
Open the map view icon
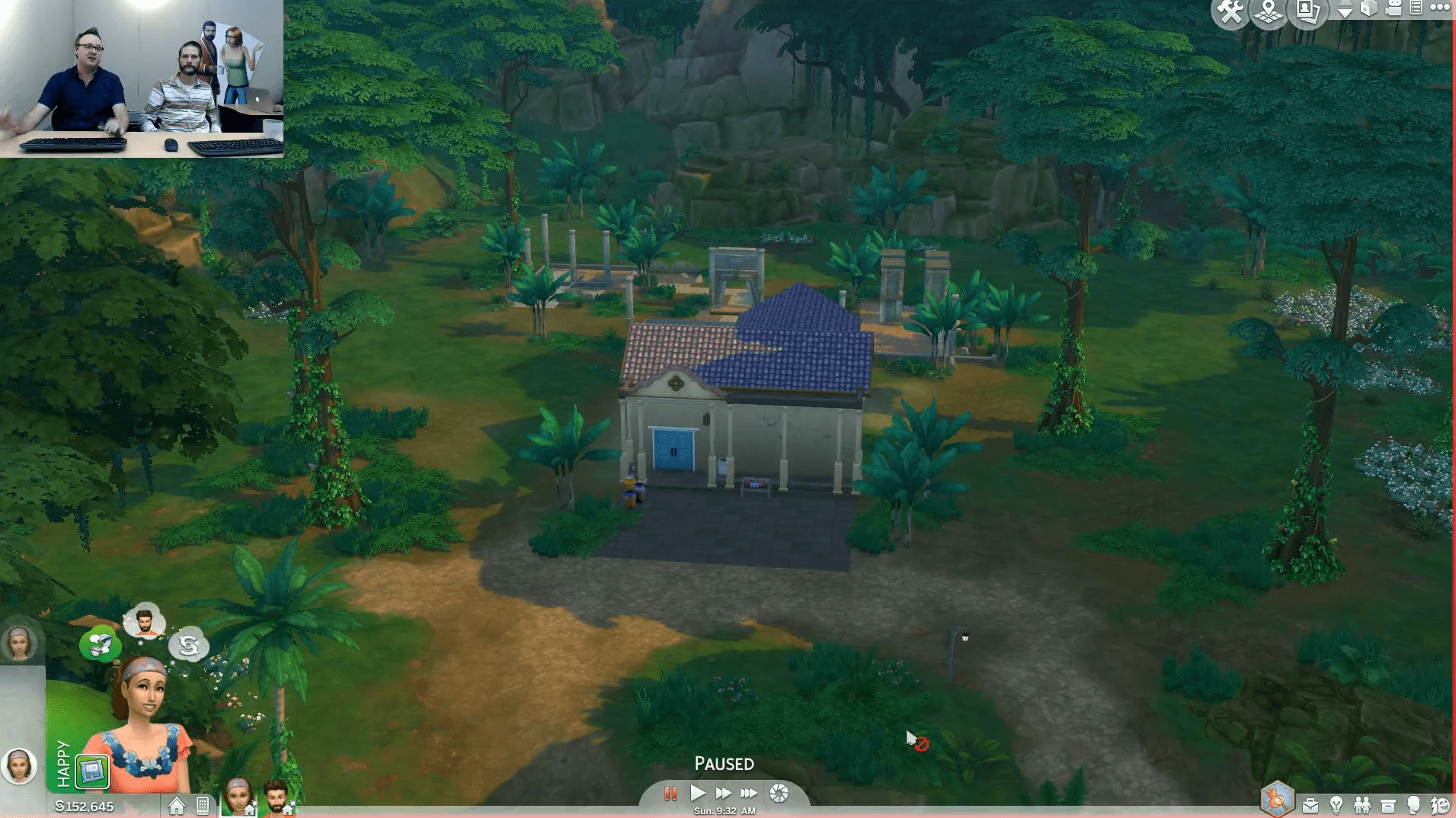tap(1268, 10)
